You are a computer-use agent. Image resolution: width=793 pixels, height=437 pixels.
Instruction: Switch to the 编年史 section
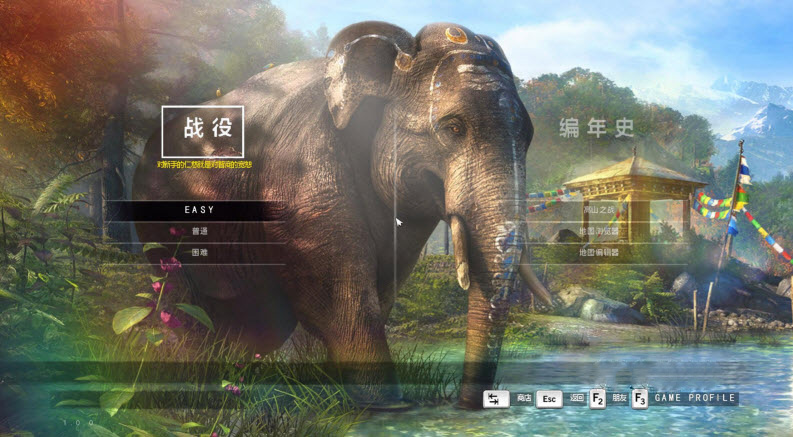pos(598,129)
